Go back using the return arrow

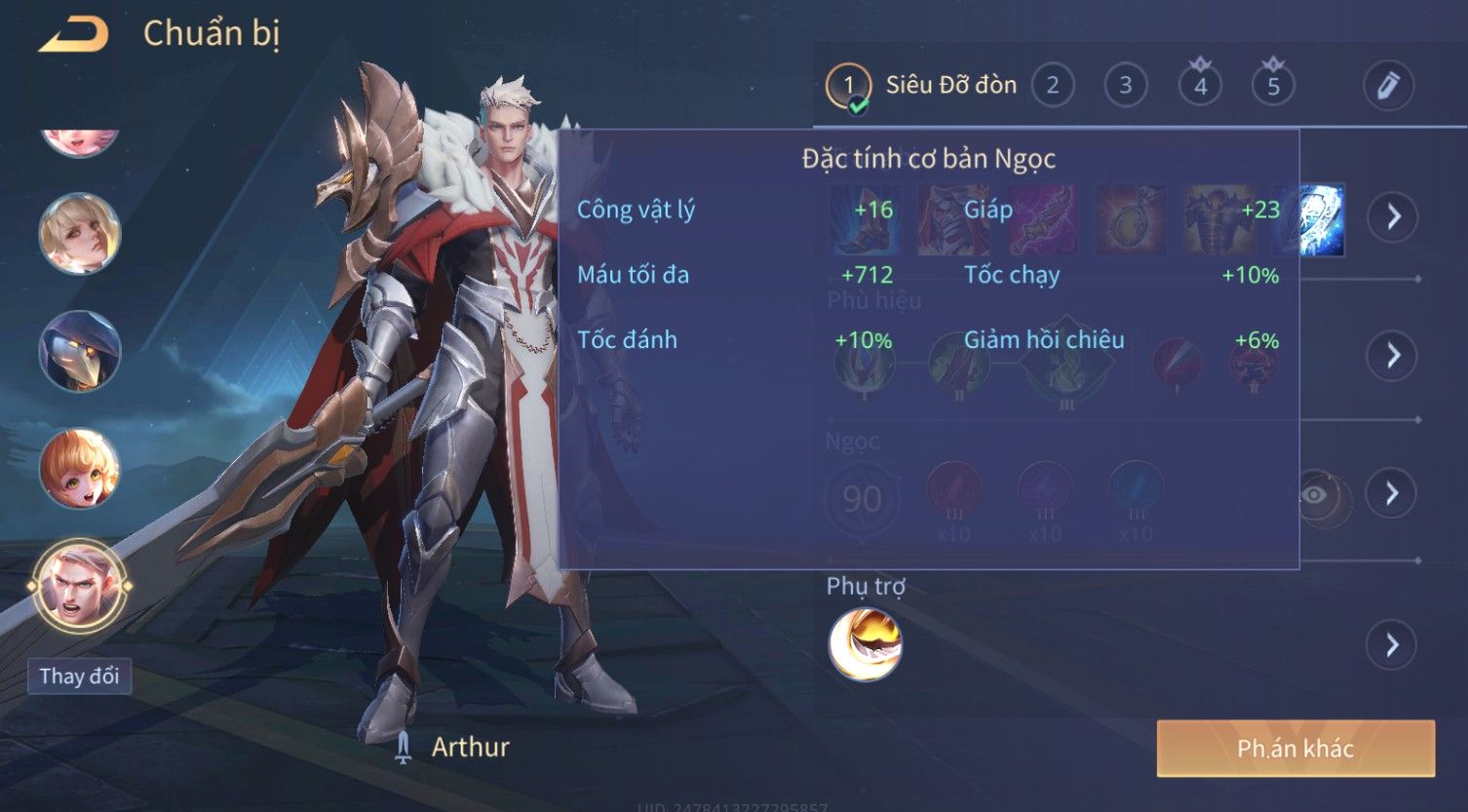coord(73,35)
